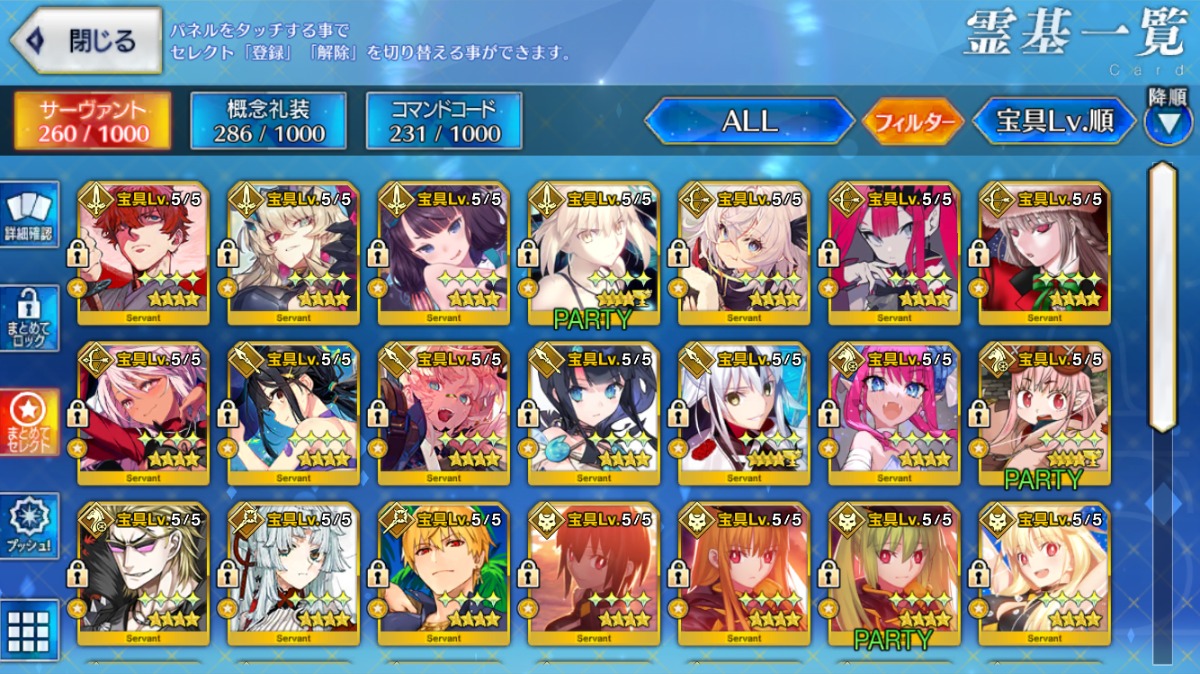Select the red-haired servant with glasses card

(143, 253)
